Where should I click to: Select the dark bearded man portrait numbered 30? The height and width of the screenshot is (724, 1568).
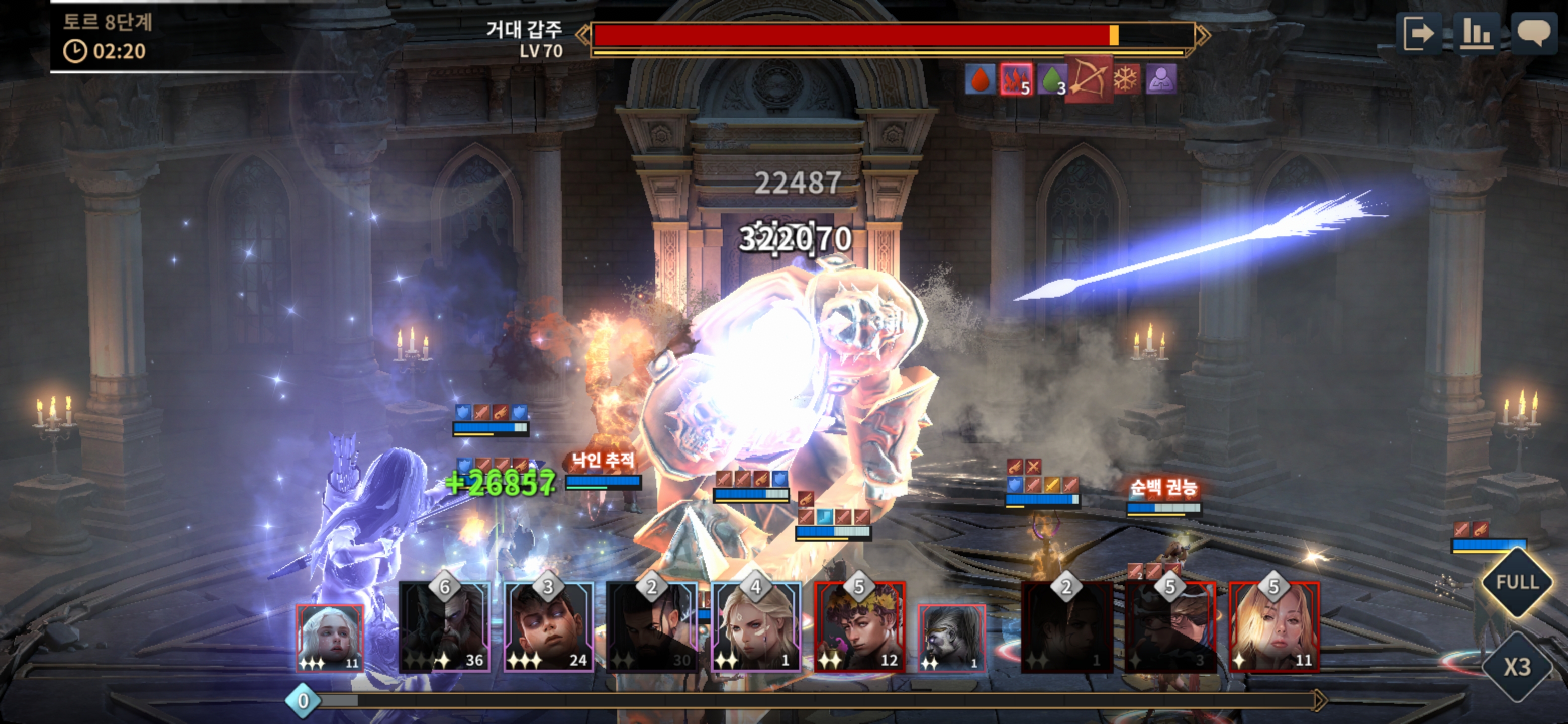(x=651, y=627)
